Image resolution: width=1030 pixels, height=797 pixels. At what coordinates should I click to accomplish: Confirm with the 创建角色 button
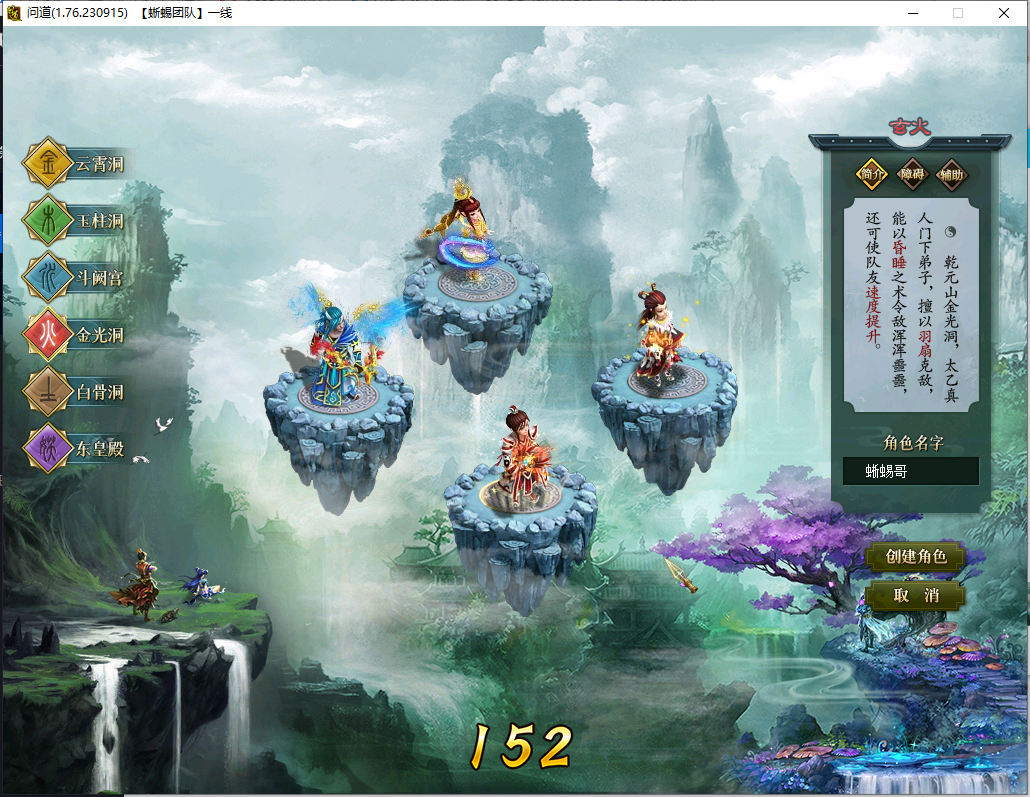pos(916,556)
